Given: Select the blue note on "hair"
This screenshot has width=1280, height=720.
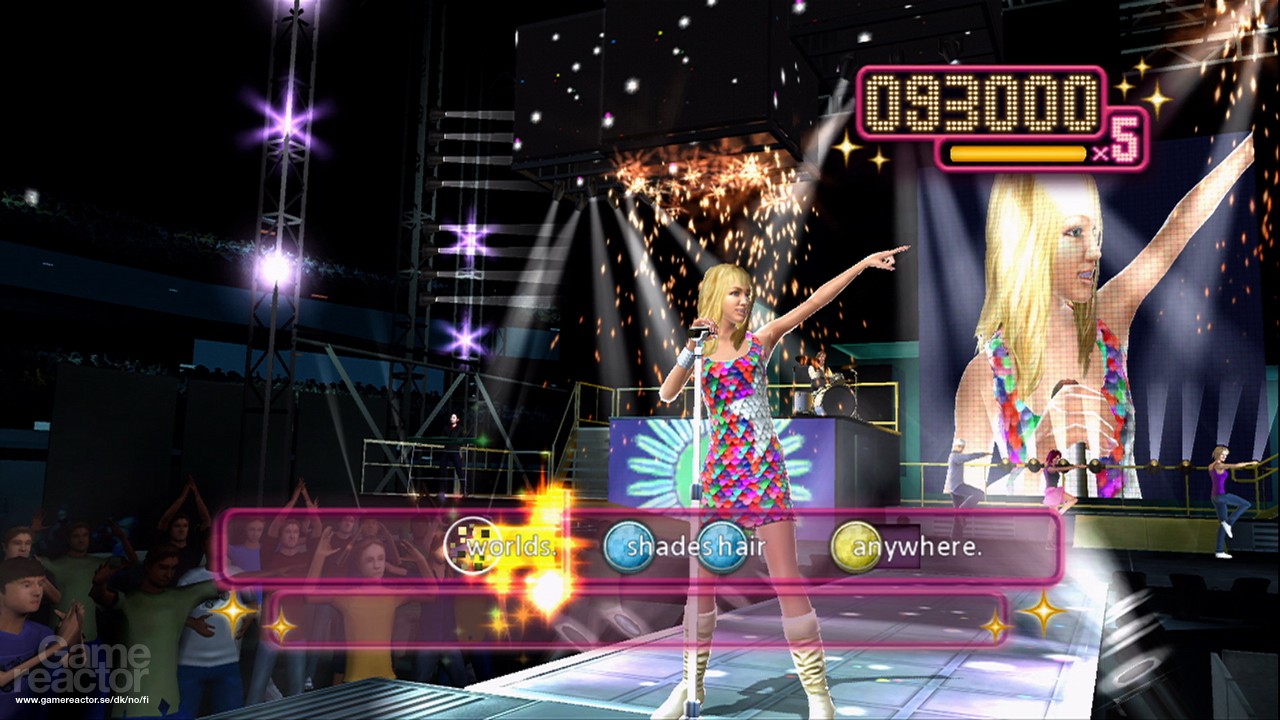Looking at the screenshot, I should click(722, 547).
